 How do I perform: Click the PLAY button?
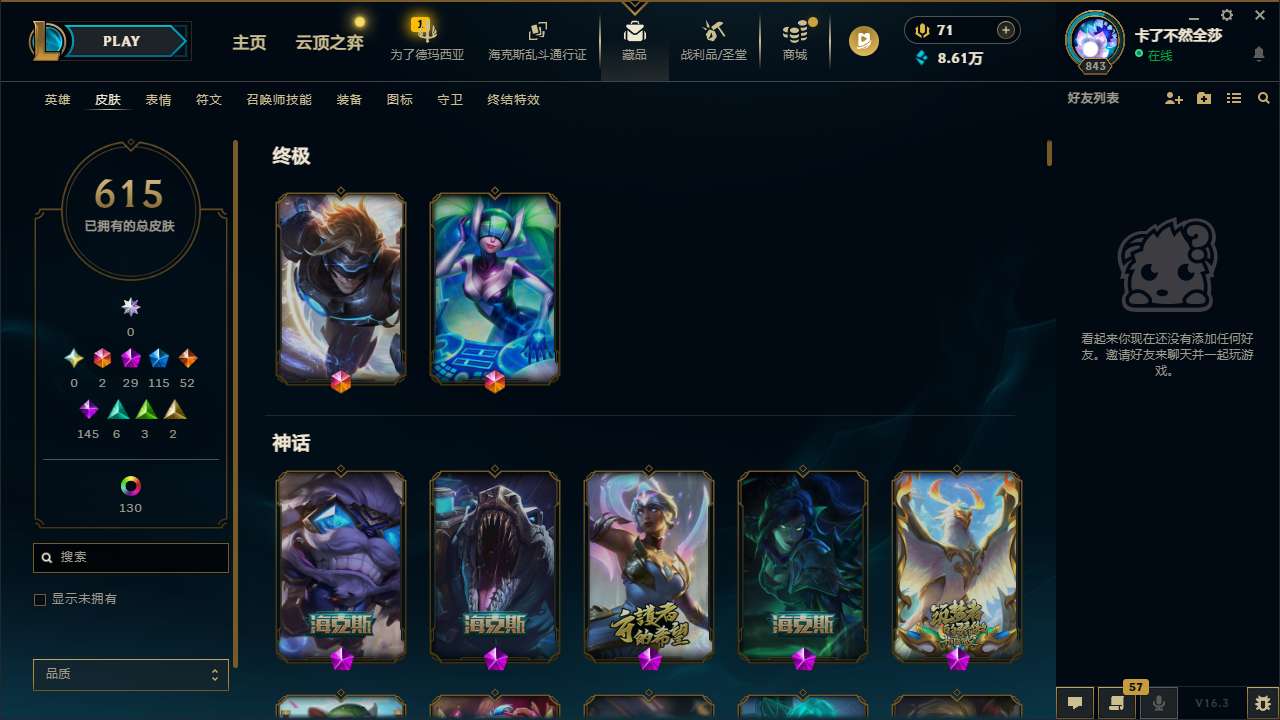pos(121,41)
